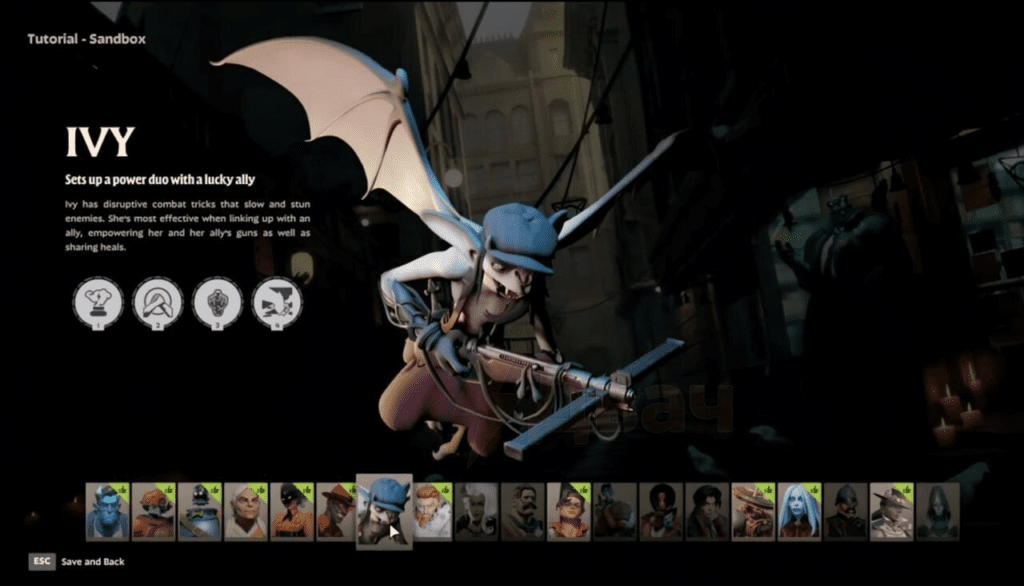Show Ivy's Watcher's Covenant ability (slot 2)
Image resolution: width=1024 pixels, height=586 pixels.
tap(158, 302)
